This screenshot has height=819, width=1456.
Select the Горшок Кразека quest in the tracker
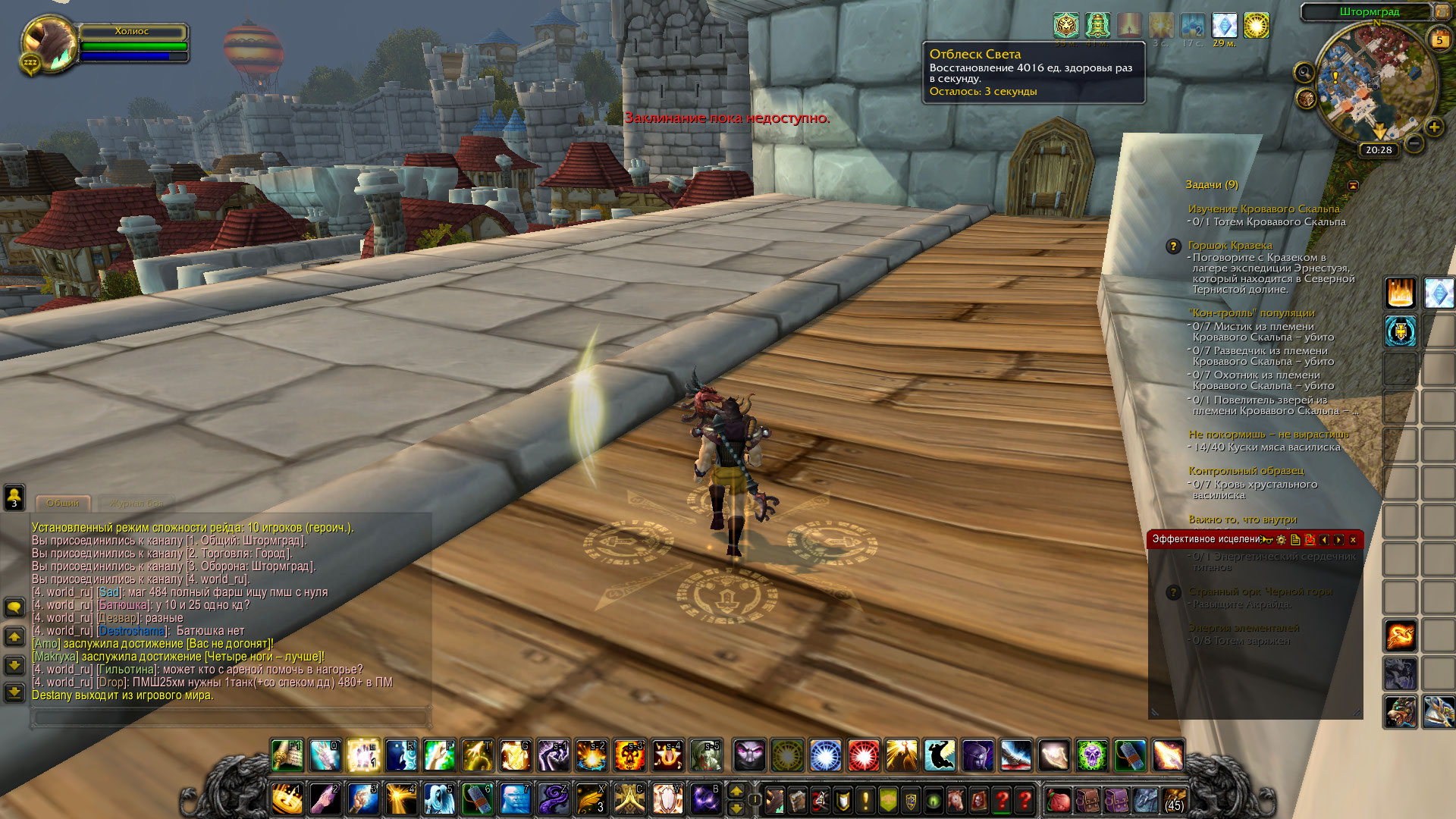(x=1229, y=245)
